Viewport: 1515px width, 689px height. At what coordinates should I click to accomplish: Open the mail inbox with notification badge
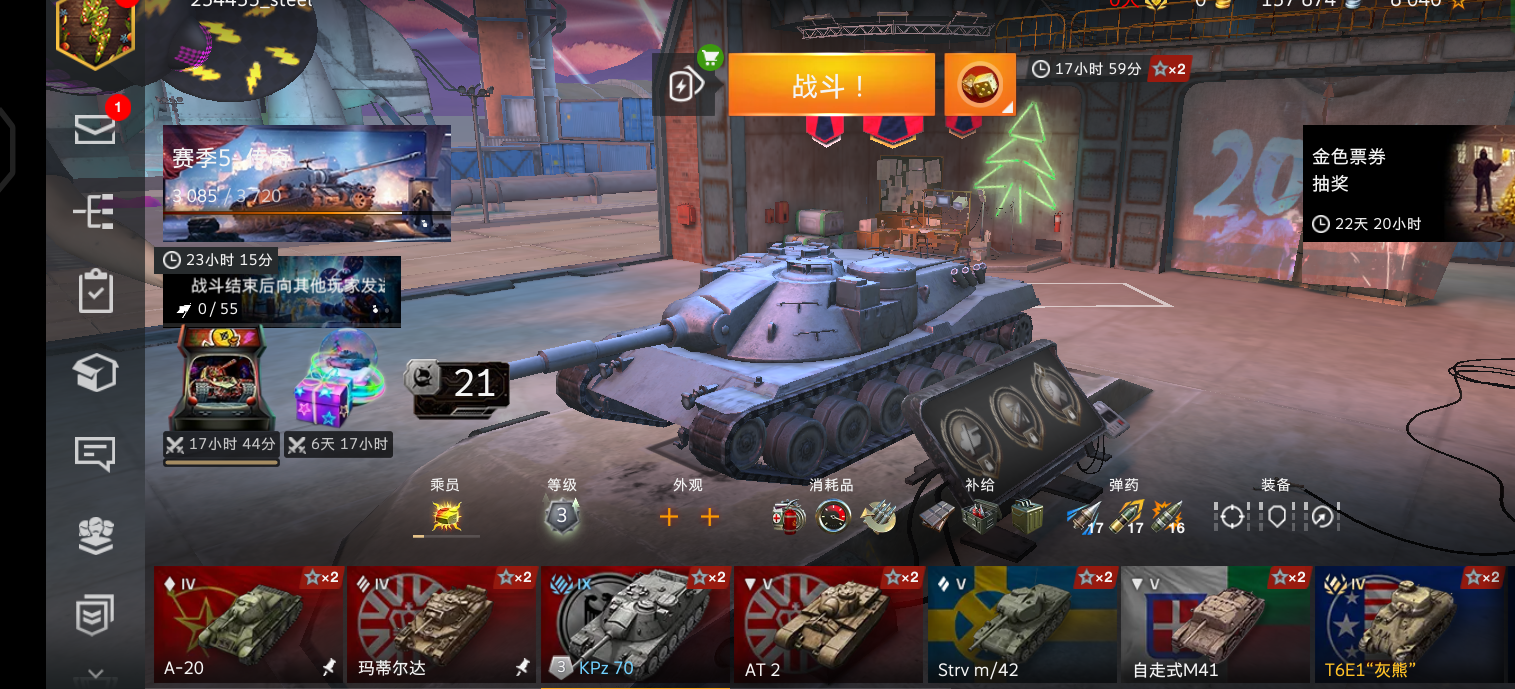click(95, 129)
